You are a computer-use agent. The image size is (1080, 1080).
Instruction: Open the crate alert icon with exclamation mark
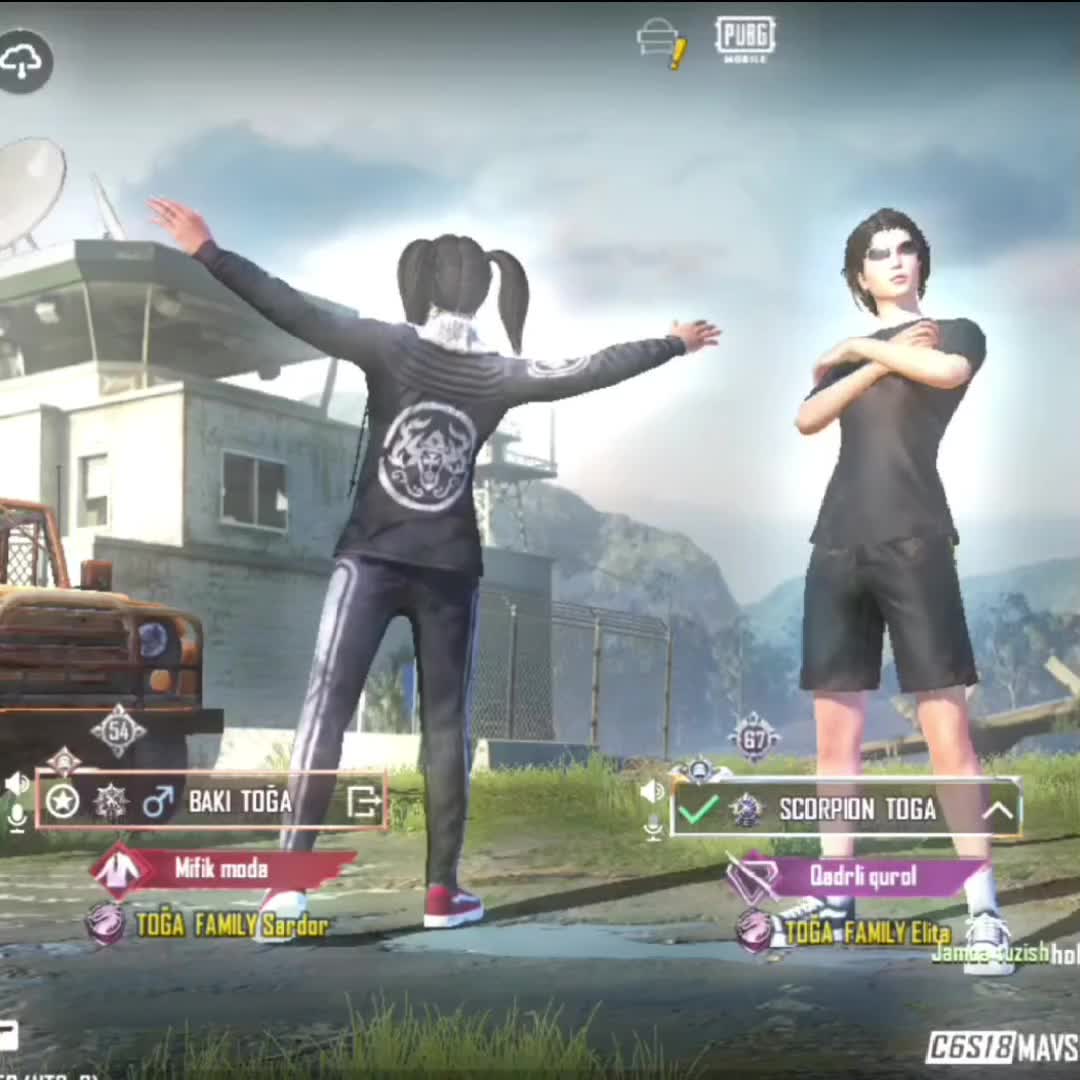[661, 43]
